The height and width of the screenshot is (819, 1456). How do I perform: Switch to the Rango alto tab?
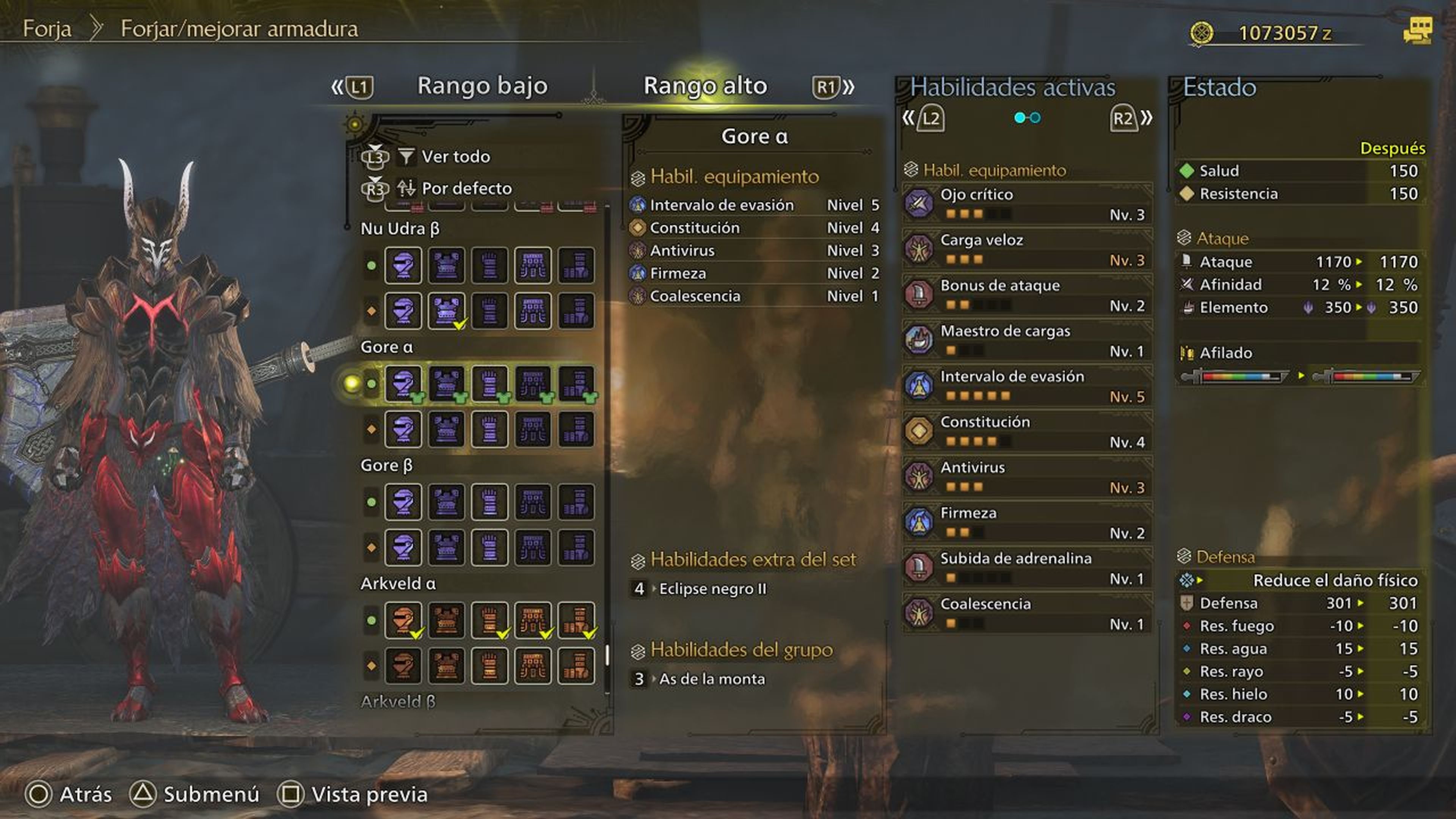pyautogui.click(x=705, y=86)
